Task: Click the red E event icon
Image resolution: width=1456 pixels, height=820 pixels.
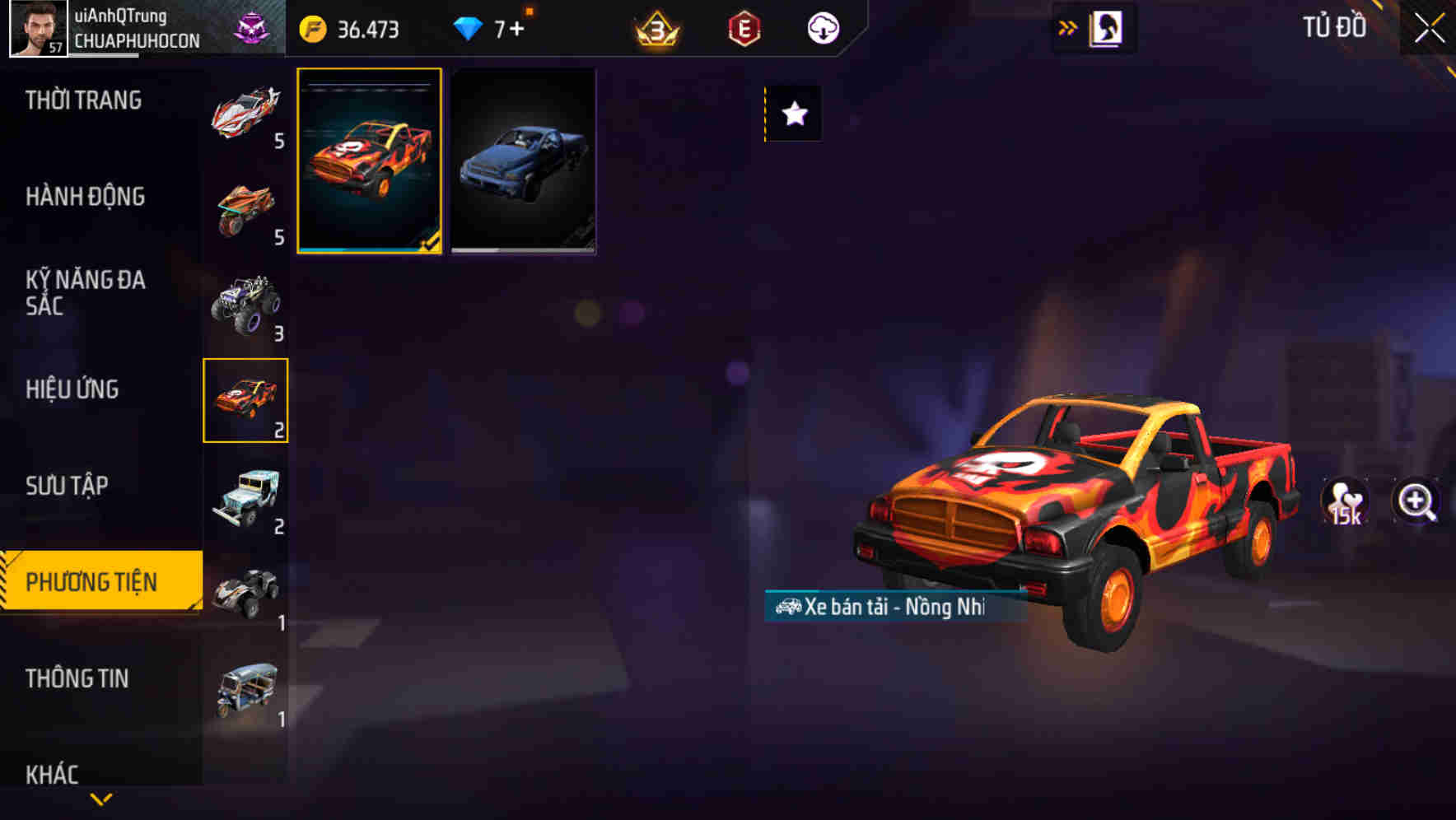Action: (744, 27)
